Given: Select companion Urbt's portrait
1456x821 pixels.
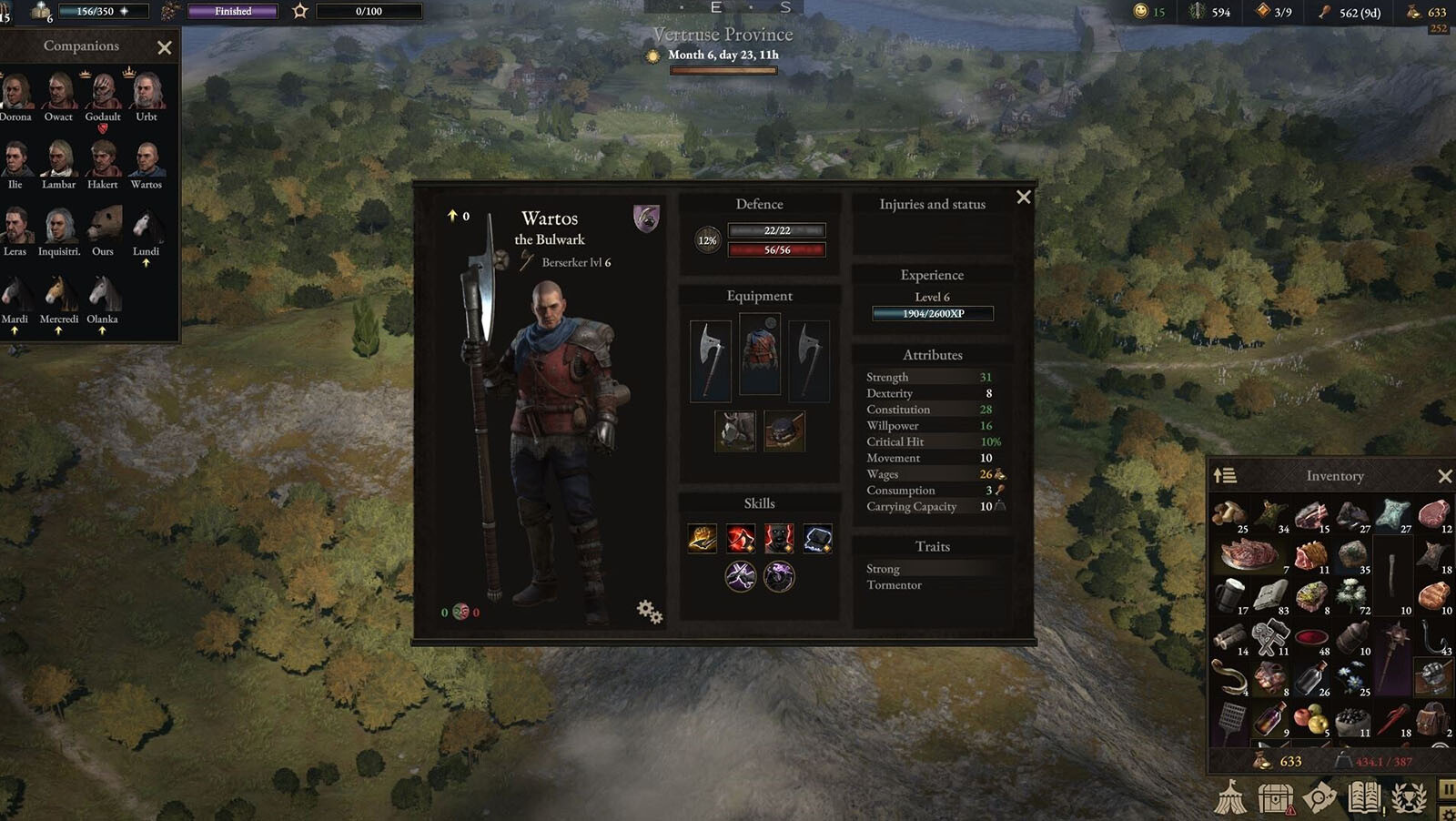Looking at the screenshot, I should [147, 92].
